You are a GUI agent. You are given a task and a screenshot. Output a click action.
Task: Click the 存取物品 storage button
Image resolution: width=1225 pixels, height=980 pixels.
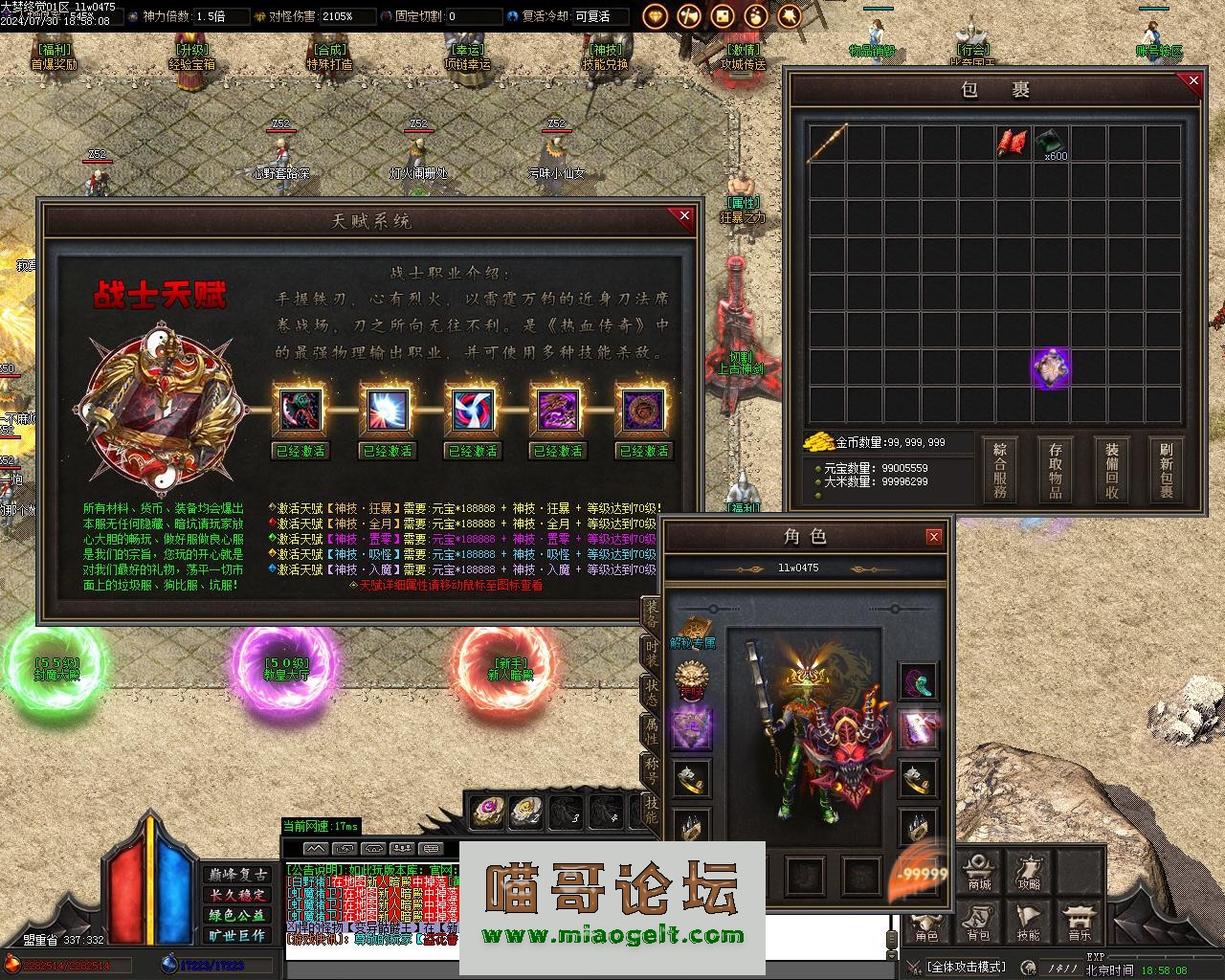coord(1056,470)
